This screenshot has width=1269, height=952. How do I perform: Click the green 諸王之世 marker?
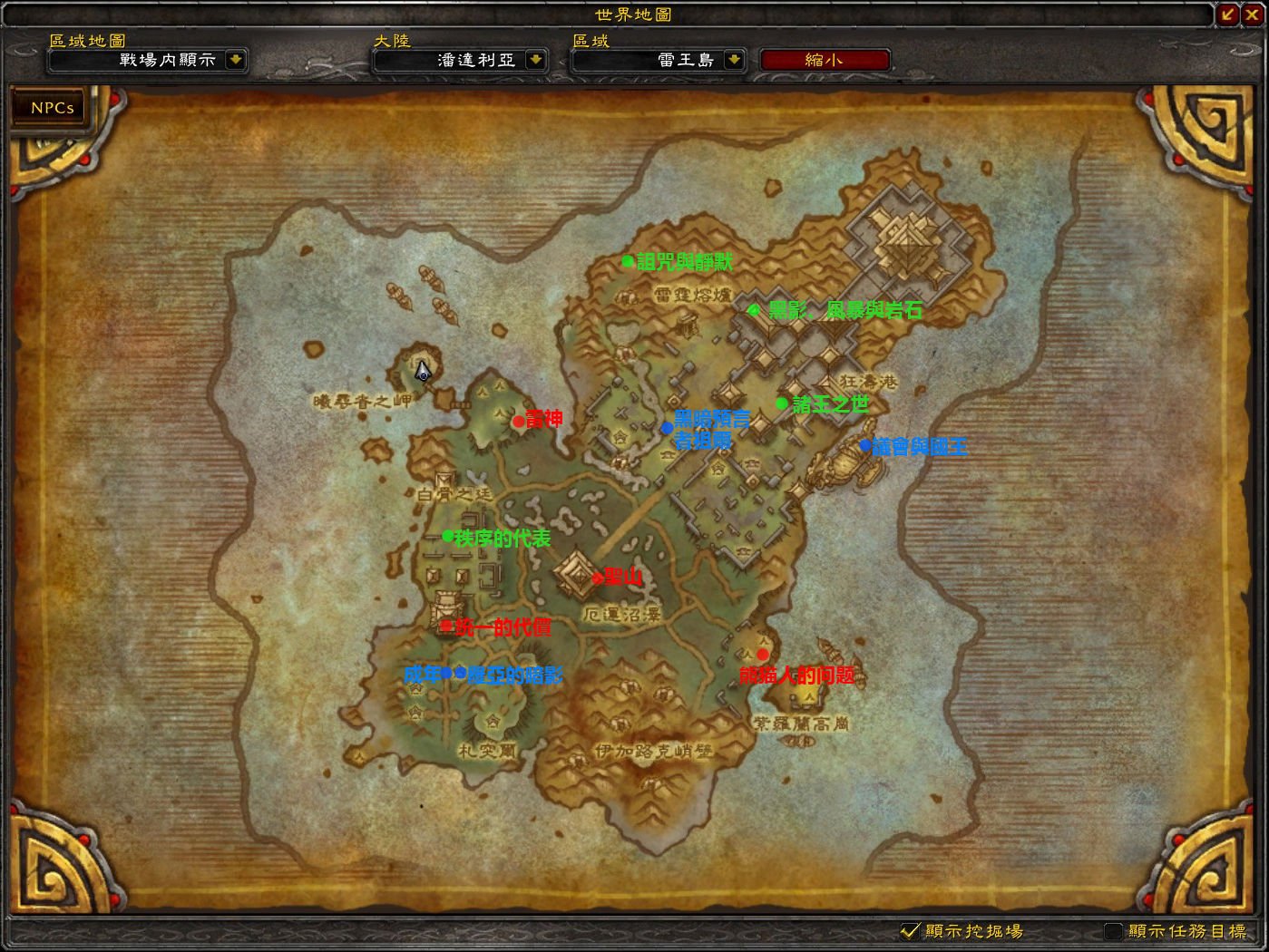click(x=782, y=403)
